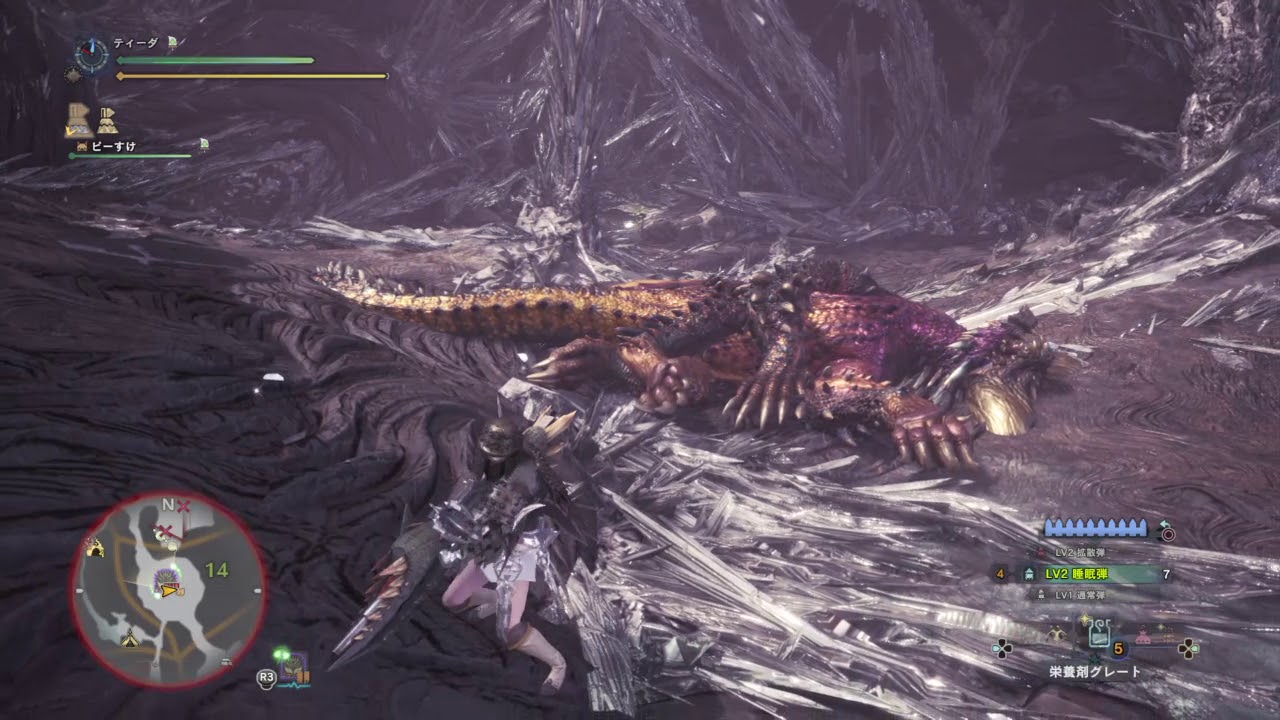
Task: Open the circular minimap
Action: click(x=168, y=590)
